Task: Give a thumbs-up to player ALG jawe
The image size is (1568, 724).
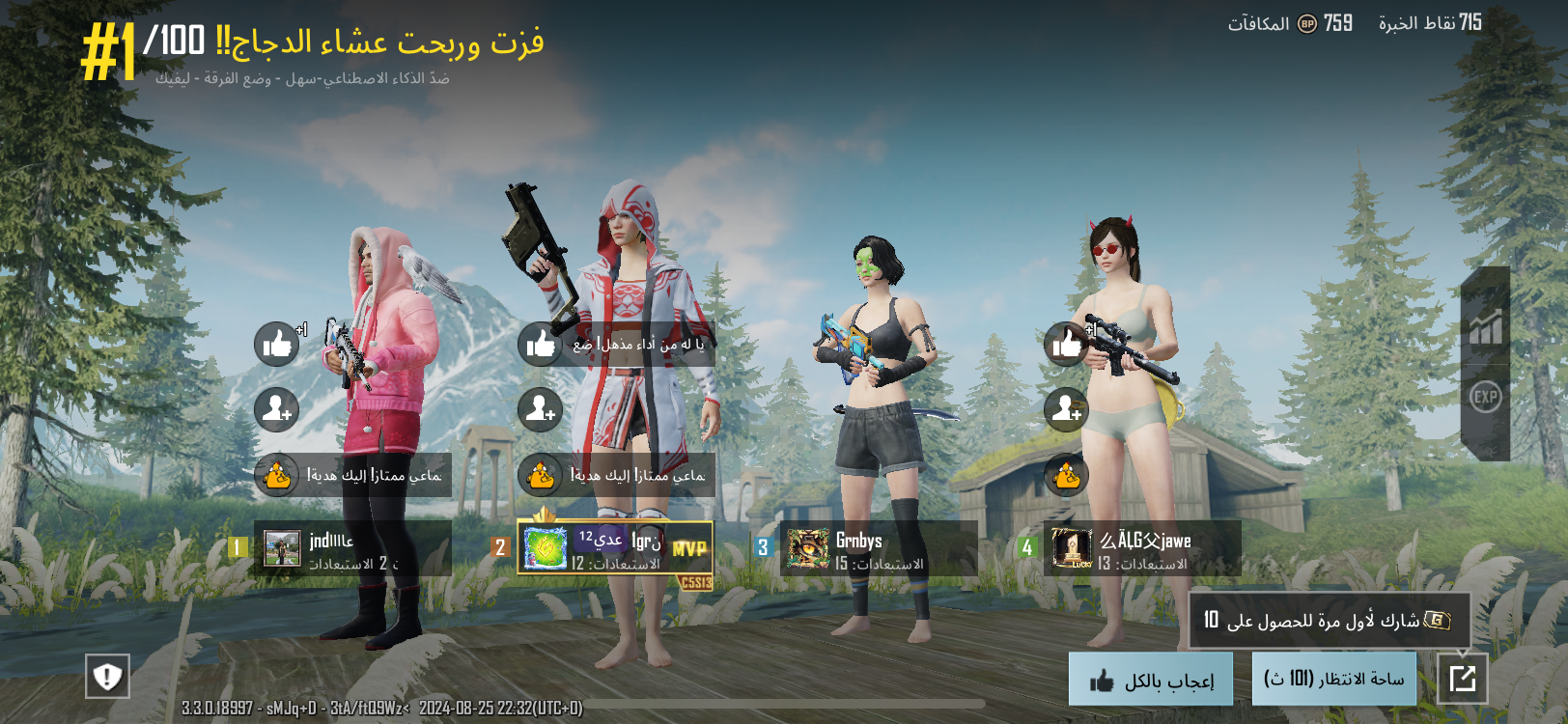Action: pos(1067,344)
